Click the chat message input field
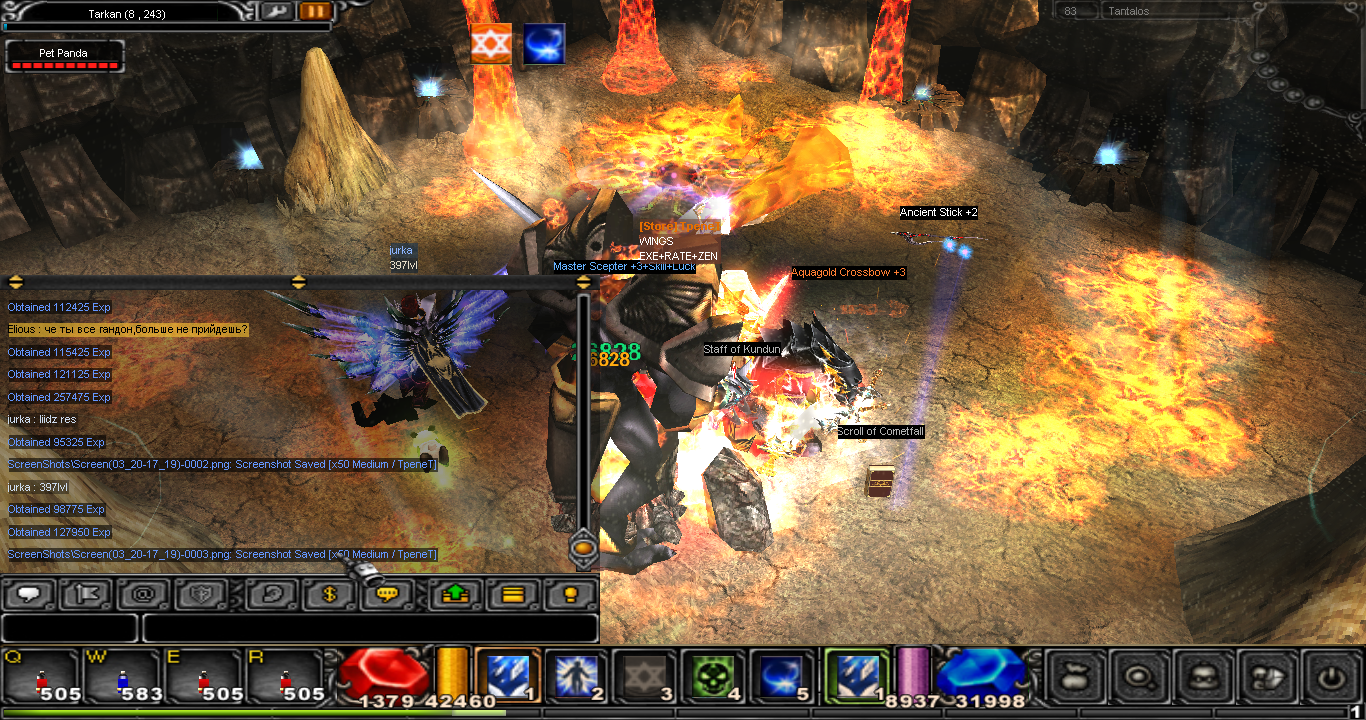Screen dimensions: 1366x720 [x=370, y=628]
